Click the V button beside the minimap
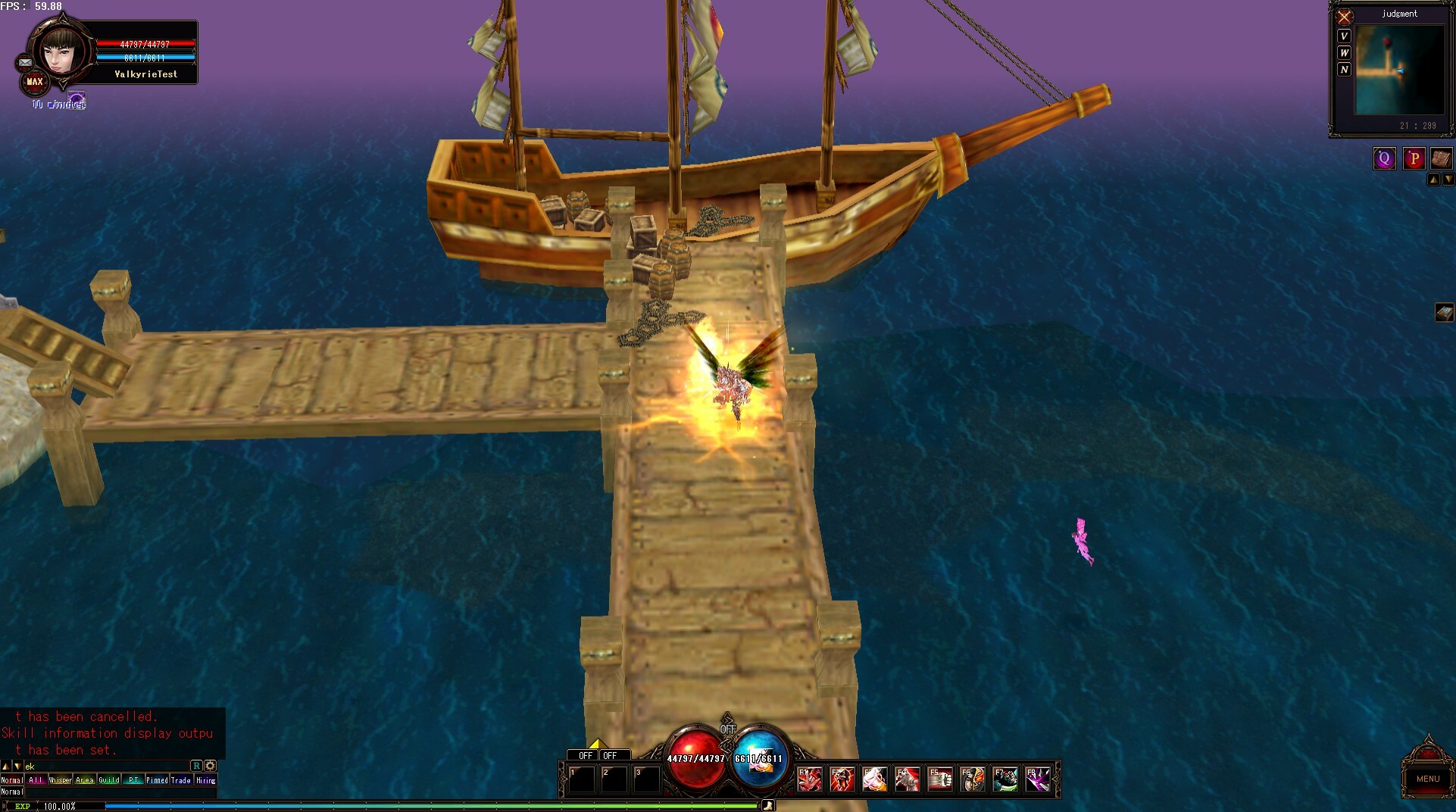This screenshot has height=812, width=1456. tap(1344, 36)
